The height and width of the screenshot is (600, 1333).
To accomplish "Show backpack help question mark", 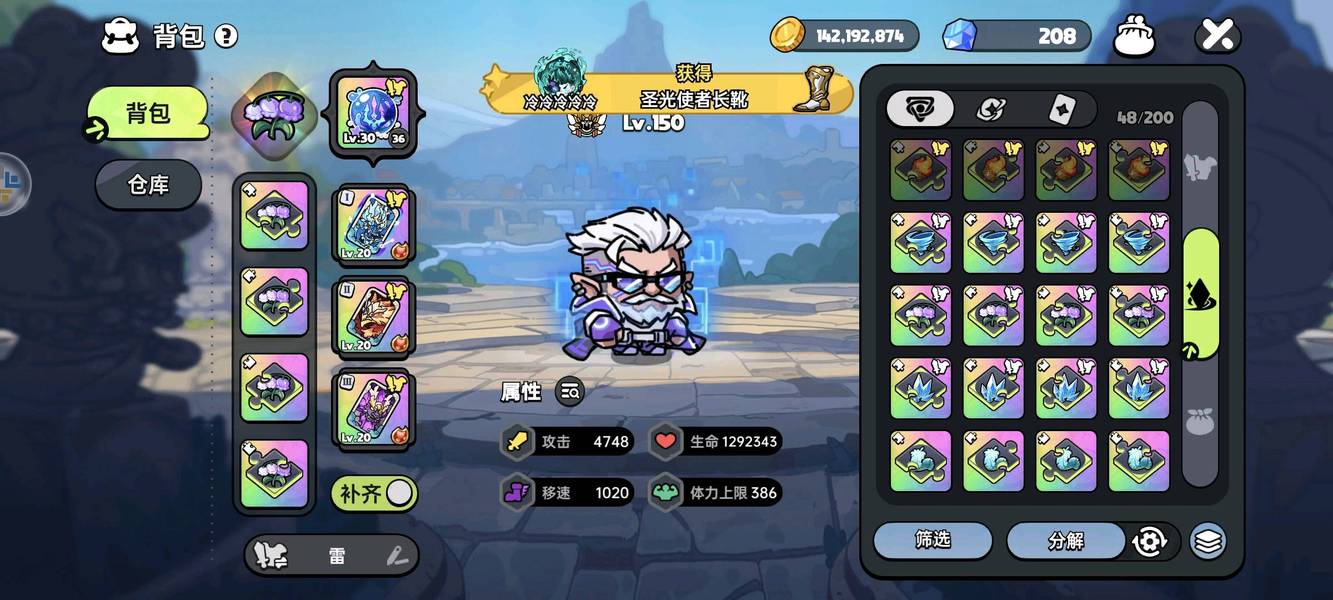I will (x=227, y=37).
